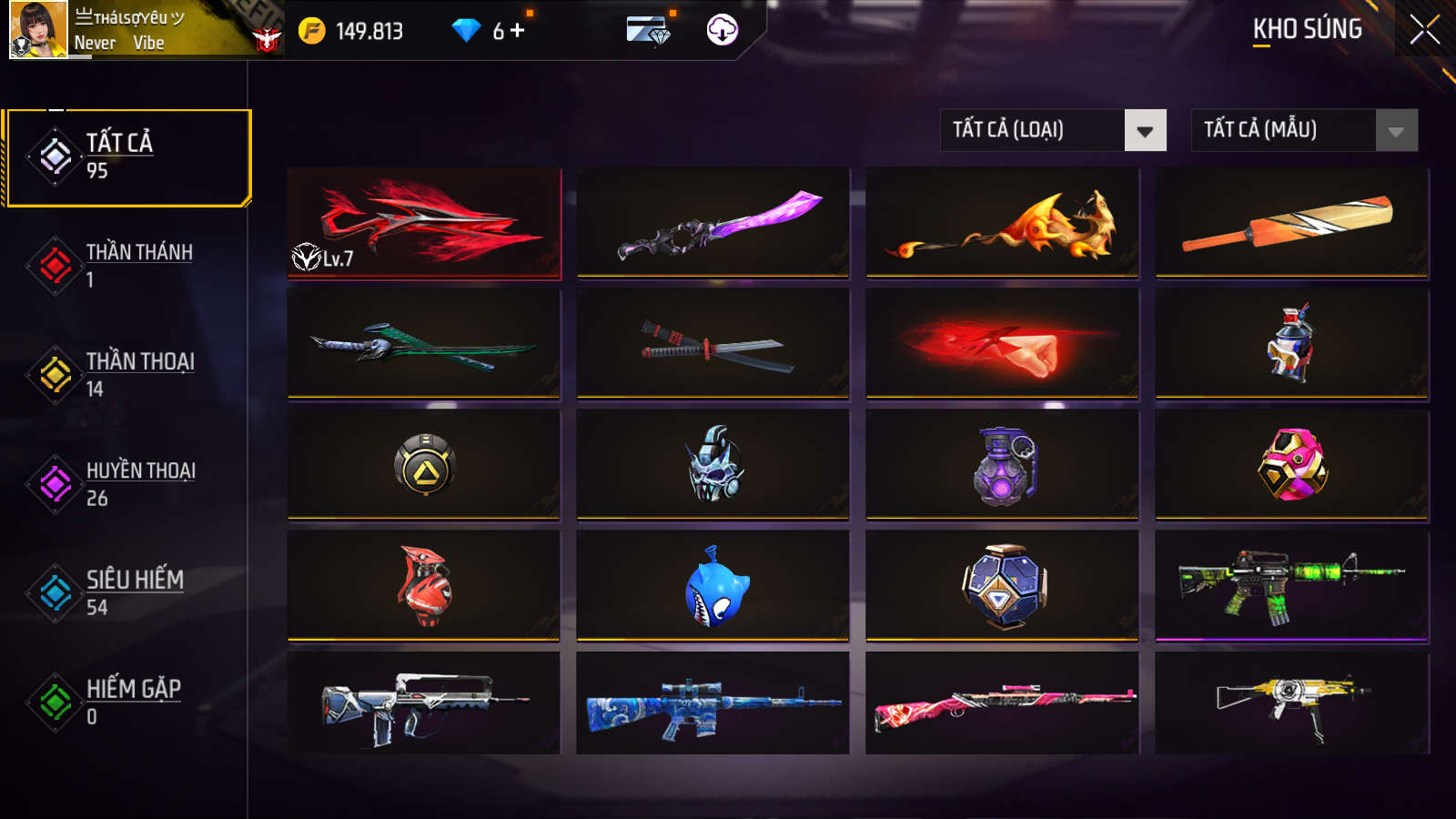Open the cloud download icon
The width and height of the screenshot is (1456, 819).
[x=723, y=30]
